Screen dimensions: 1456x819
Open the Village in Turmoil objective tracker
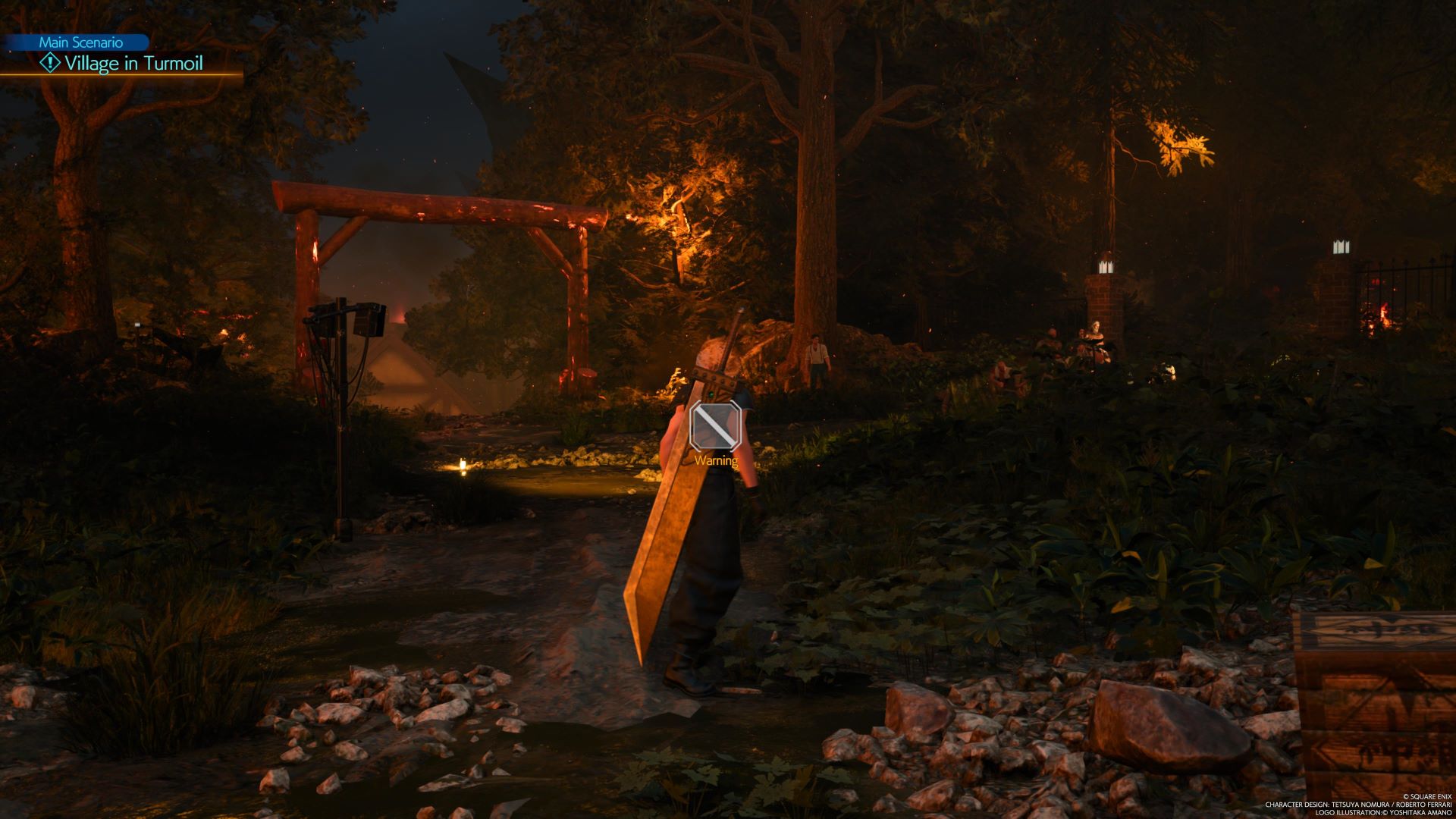(x=133, y=64)
